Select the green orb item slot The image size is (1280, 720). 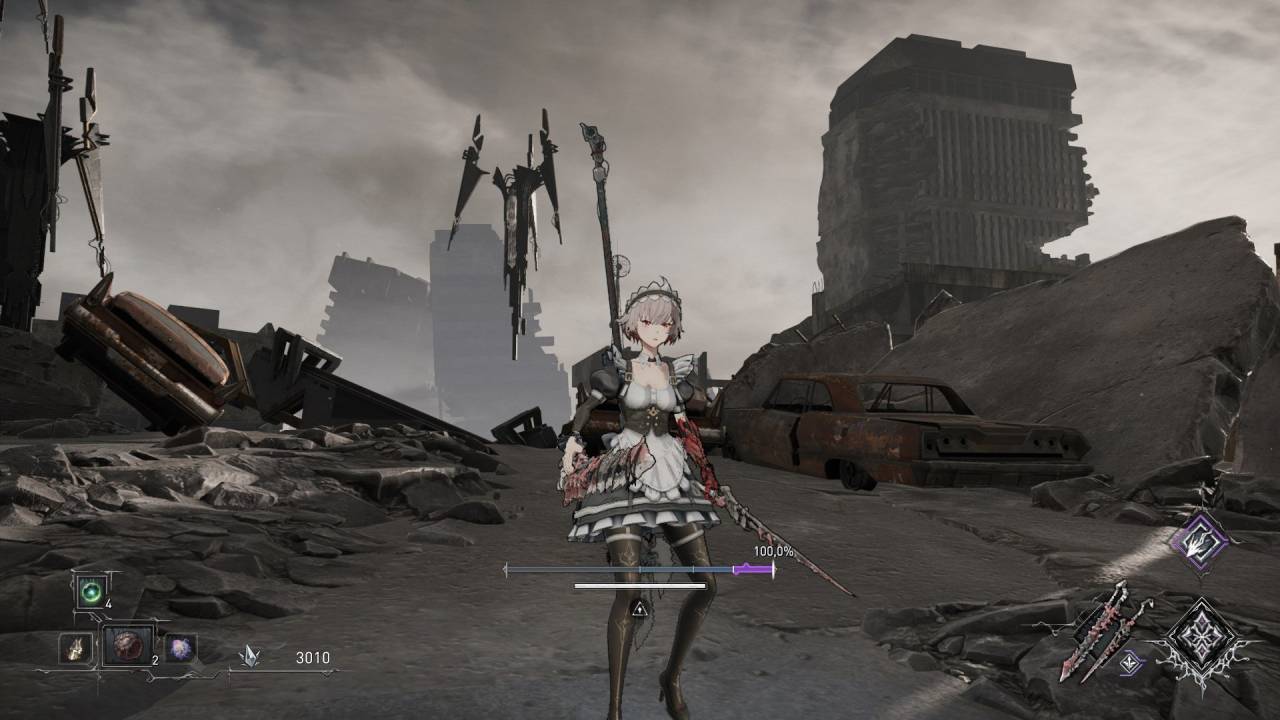click(x=91, y=591)
